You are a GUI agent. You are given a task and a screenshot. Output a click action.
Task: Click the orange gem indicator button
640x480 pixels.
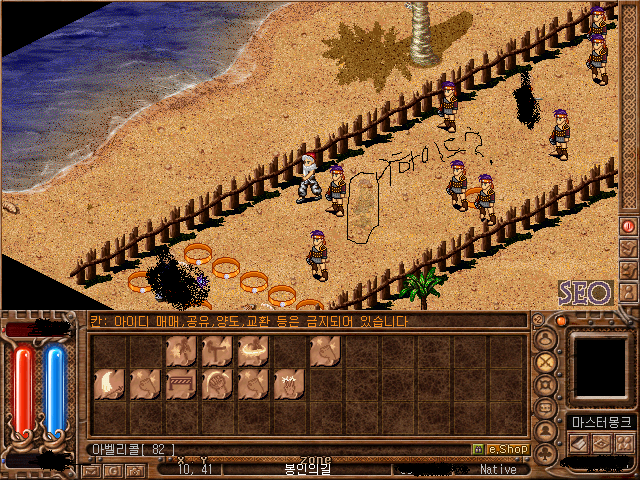tap(561, 321)
